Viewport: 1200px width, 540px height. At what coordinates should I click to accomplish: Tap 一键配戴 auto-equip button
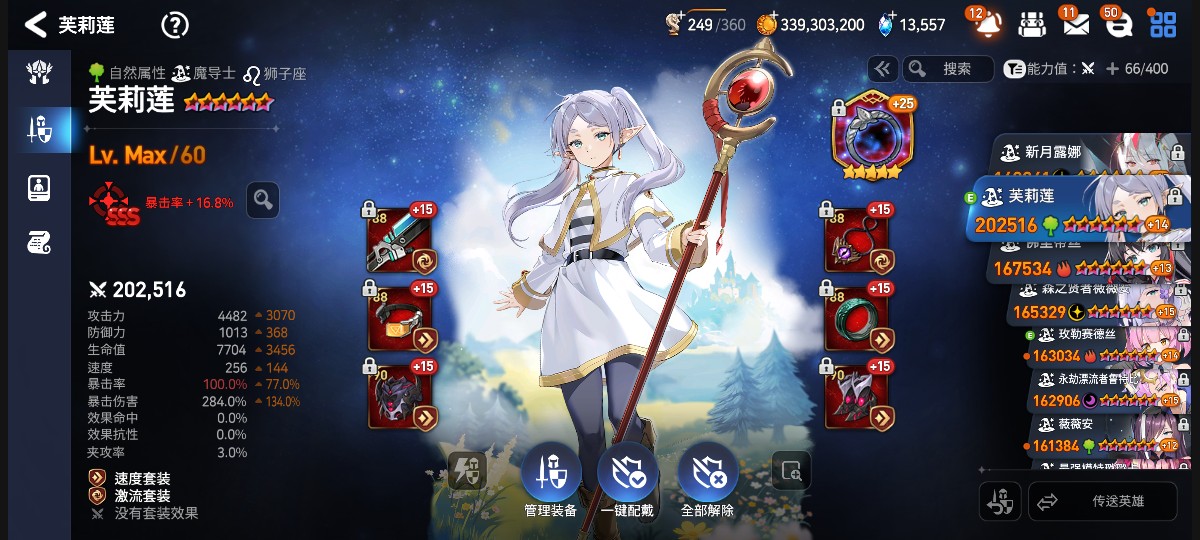[x=627, y=475]
